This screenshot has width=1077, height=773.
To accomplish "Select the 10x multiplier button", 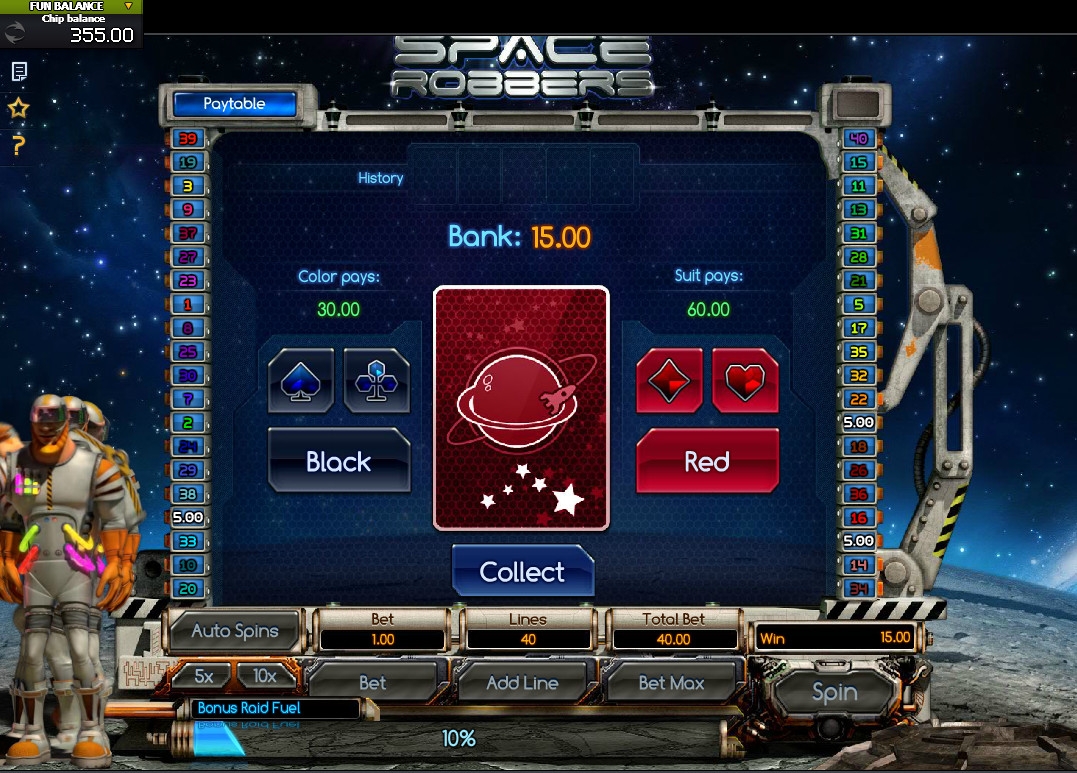I will [x=264, y=676].
